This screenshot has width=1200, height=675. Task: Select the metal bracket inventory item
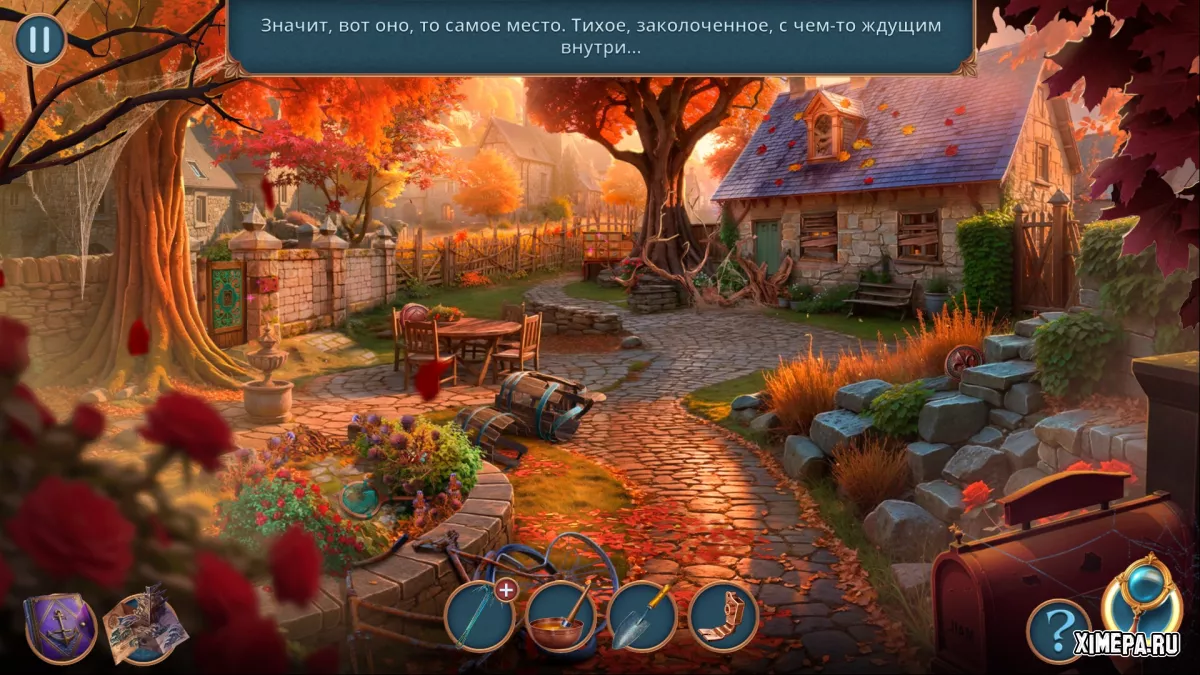pyautogui.click(x=723, y=617)
